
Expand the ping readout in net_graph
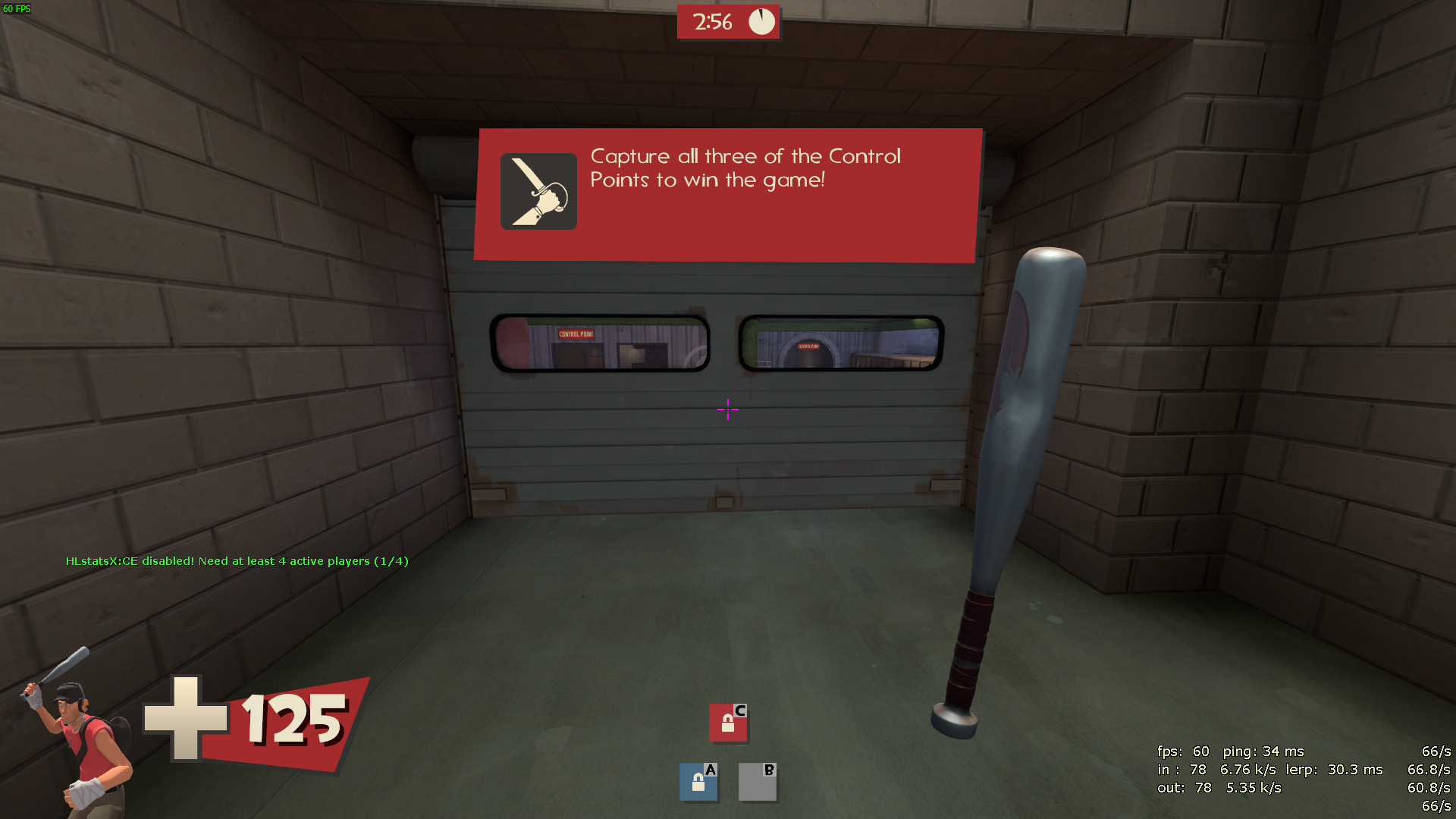1263,752
